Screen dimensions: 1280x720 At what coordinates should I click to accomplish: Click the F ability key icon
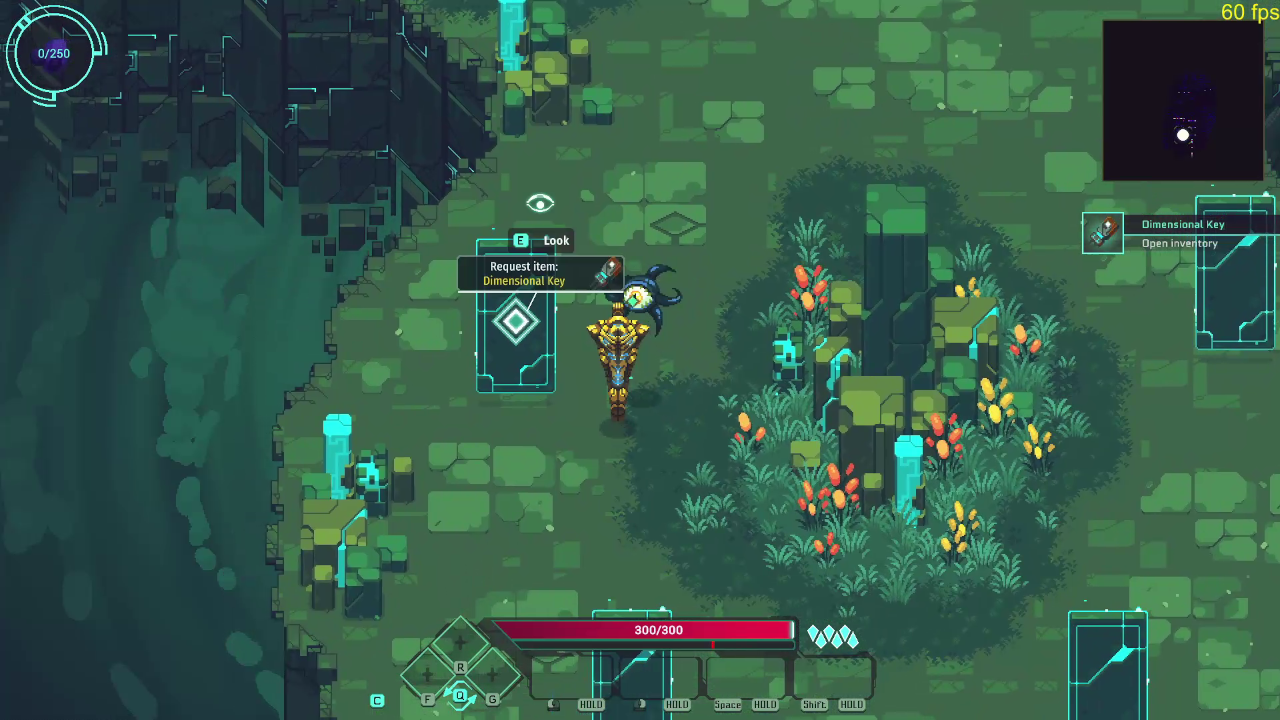(428, 699)
